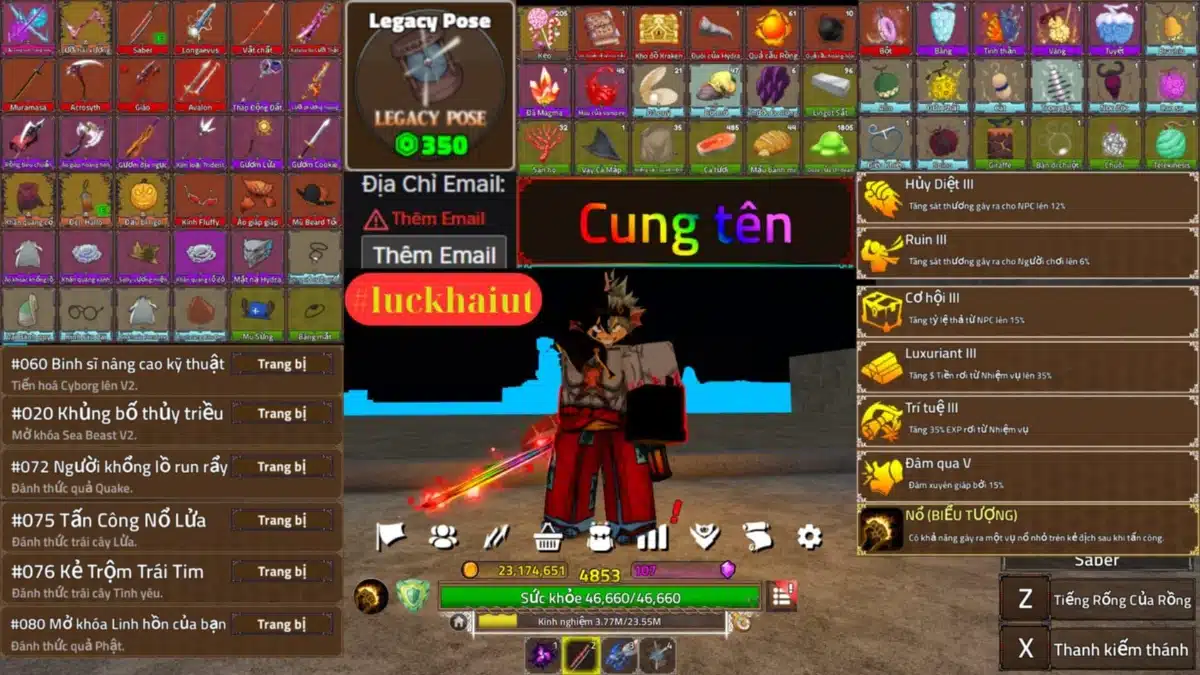Choose the Telekinesis fruit slot
Viewport: 1200px width, 675px height.
pyautogui.click(x=1171, y=144)
